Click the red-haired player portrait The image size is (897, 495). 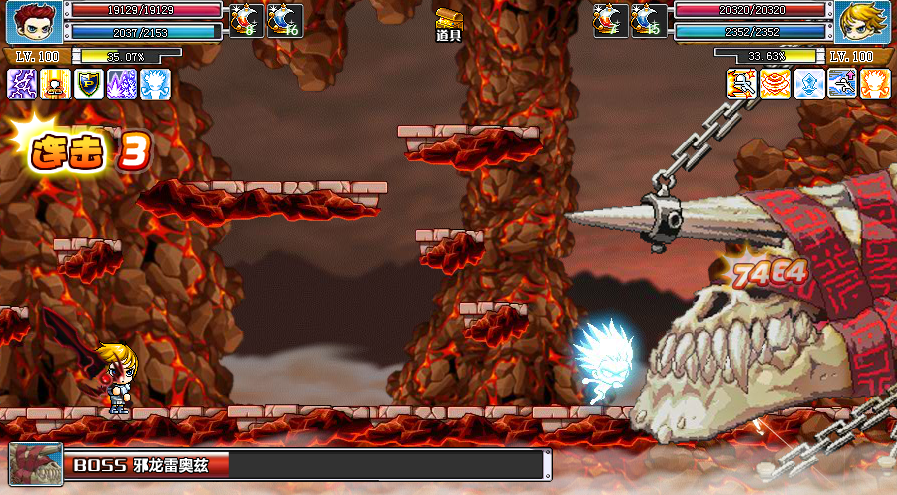[x=36, y=21]
